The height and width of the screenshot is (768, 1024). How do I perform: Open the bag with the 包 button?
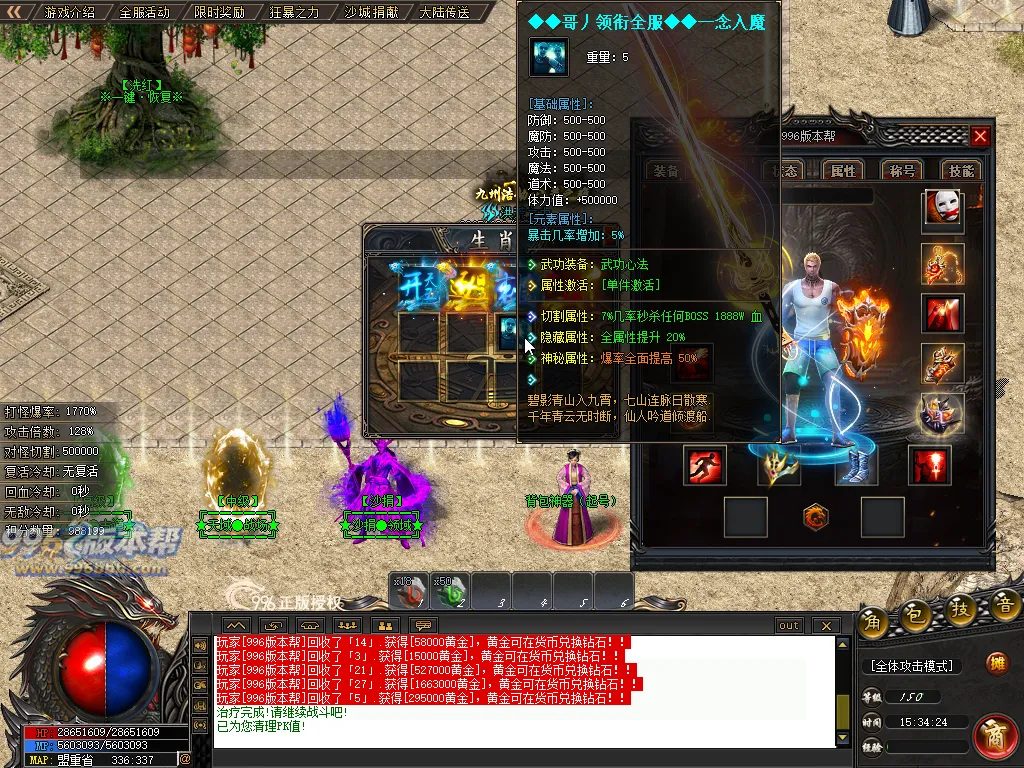tap(913, 617)
